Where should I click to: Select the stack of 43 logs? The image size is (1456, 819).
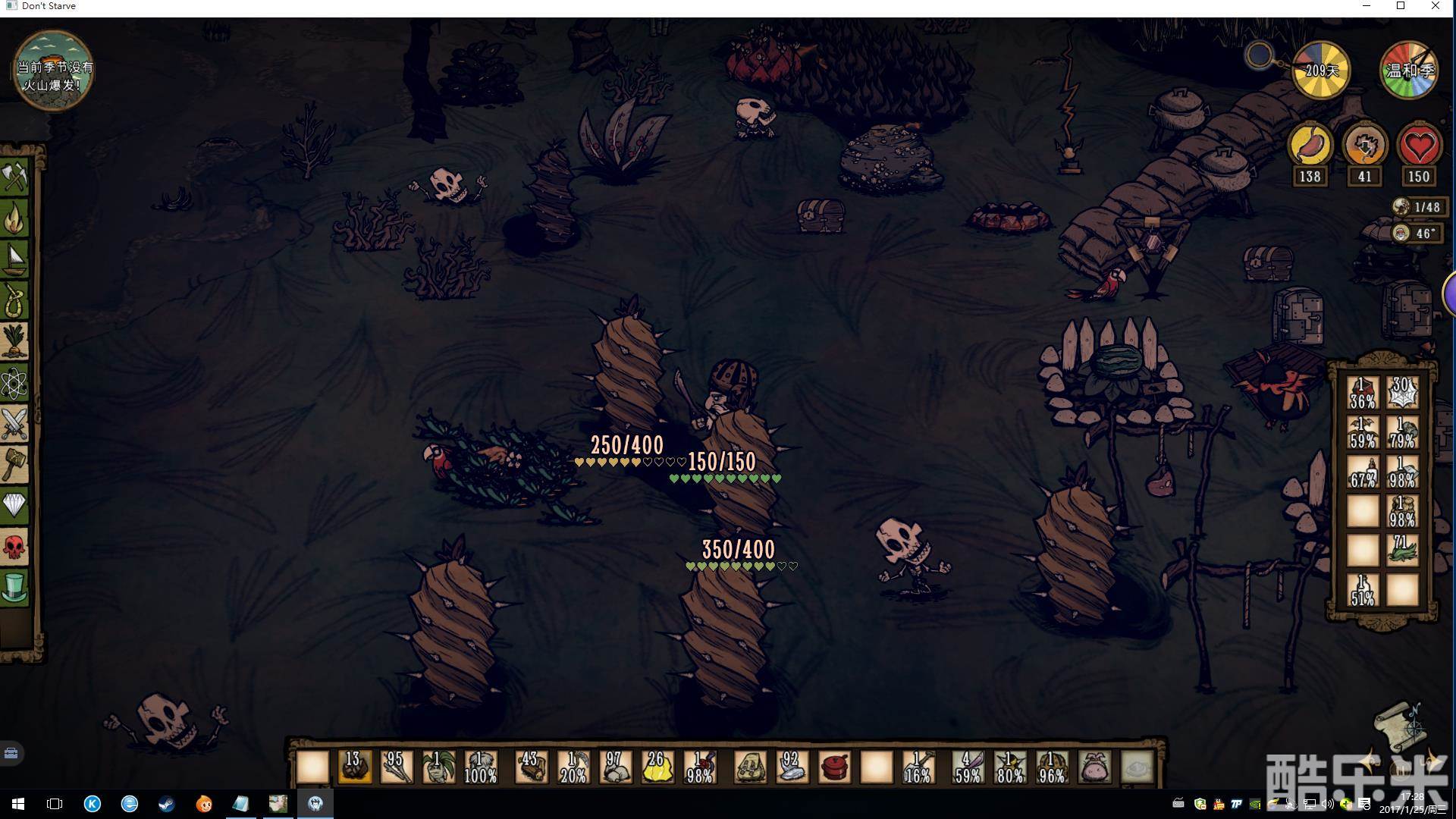[x=531, y=767]
